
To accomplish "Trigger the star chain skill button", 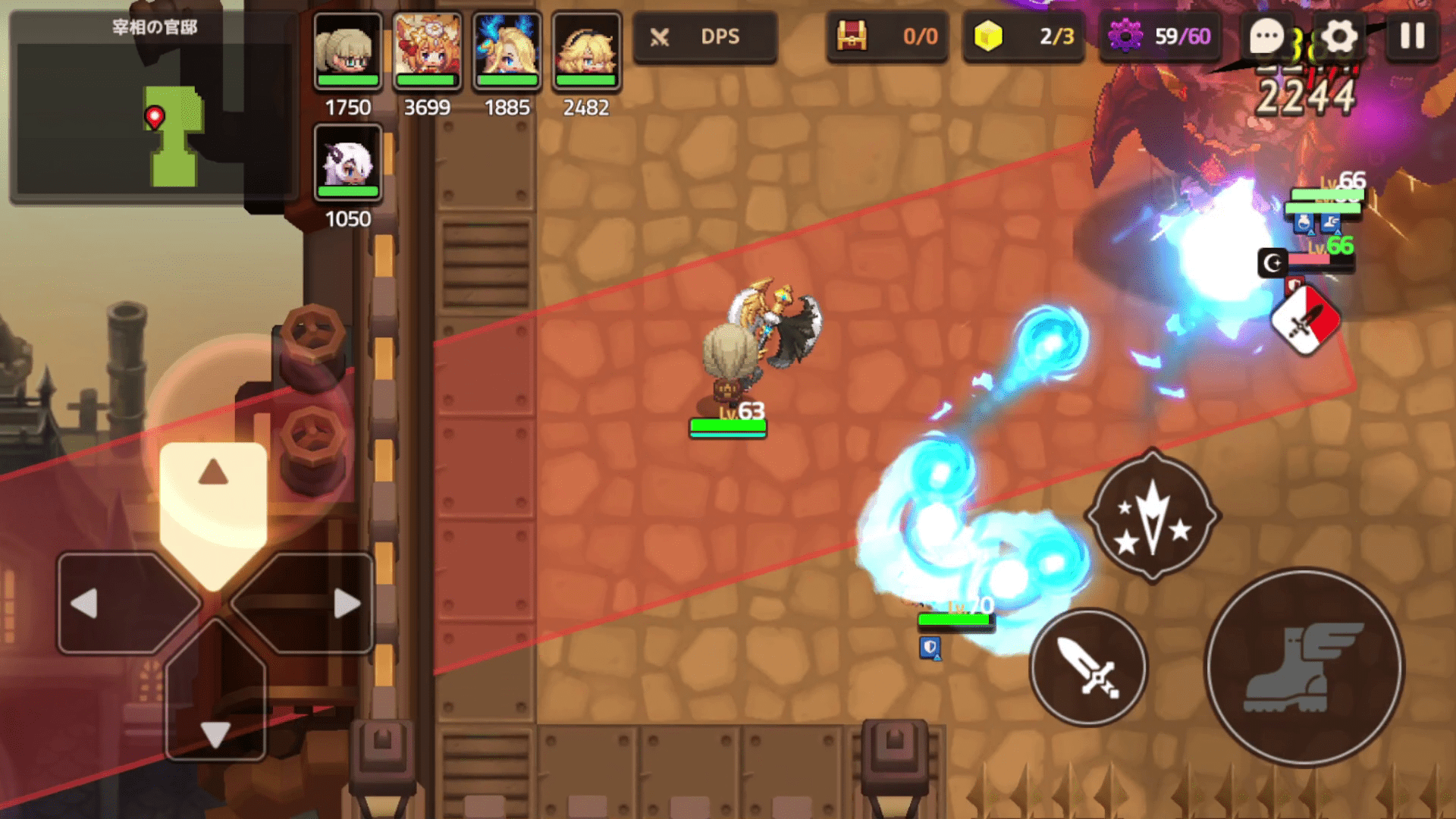I will (1153, 516).
